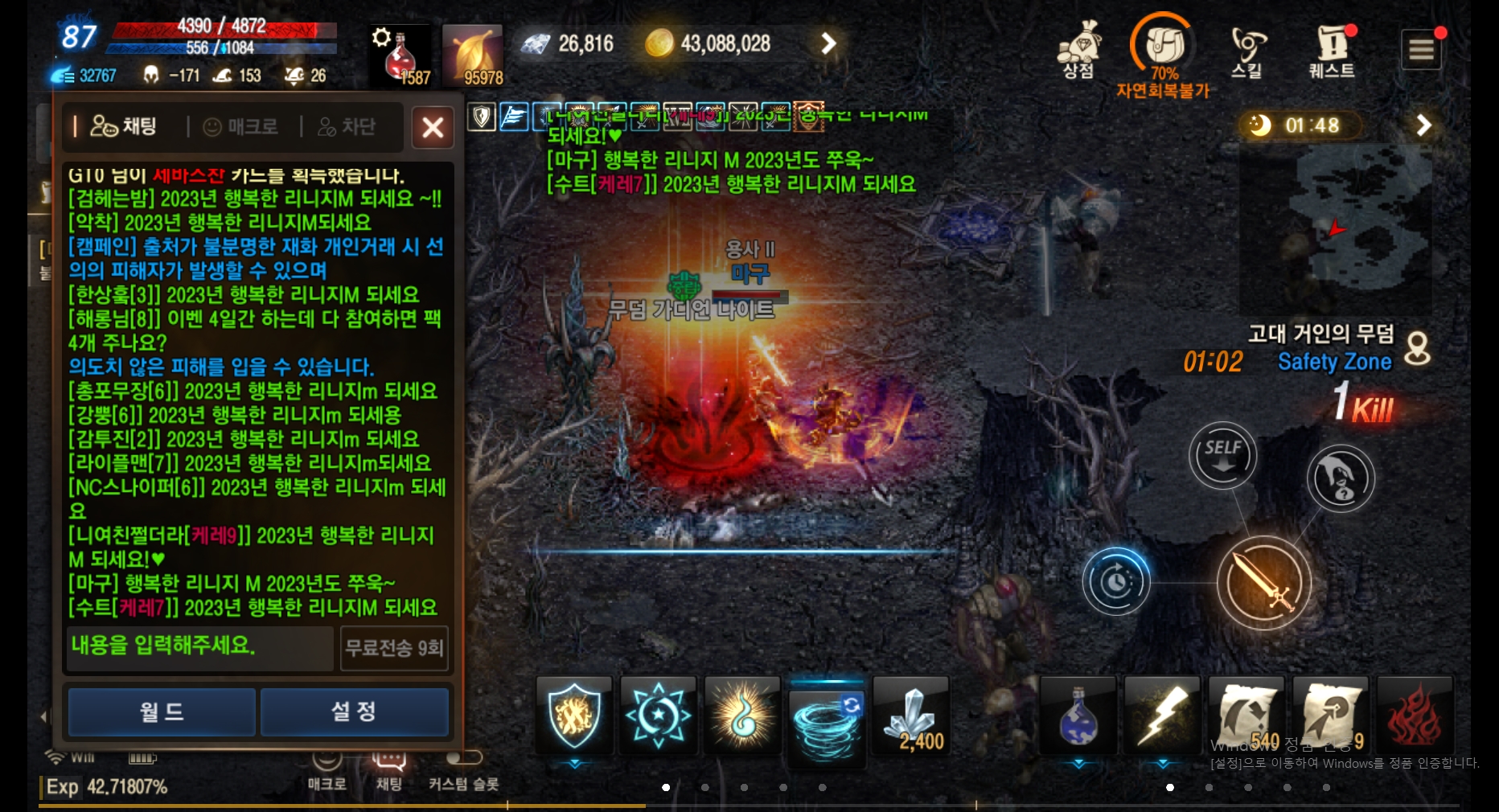Activate the lightning bolt skill slot
The height and width of the screenshot is (812, 1499).
(1161, 716)
